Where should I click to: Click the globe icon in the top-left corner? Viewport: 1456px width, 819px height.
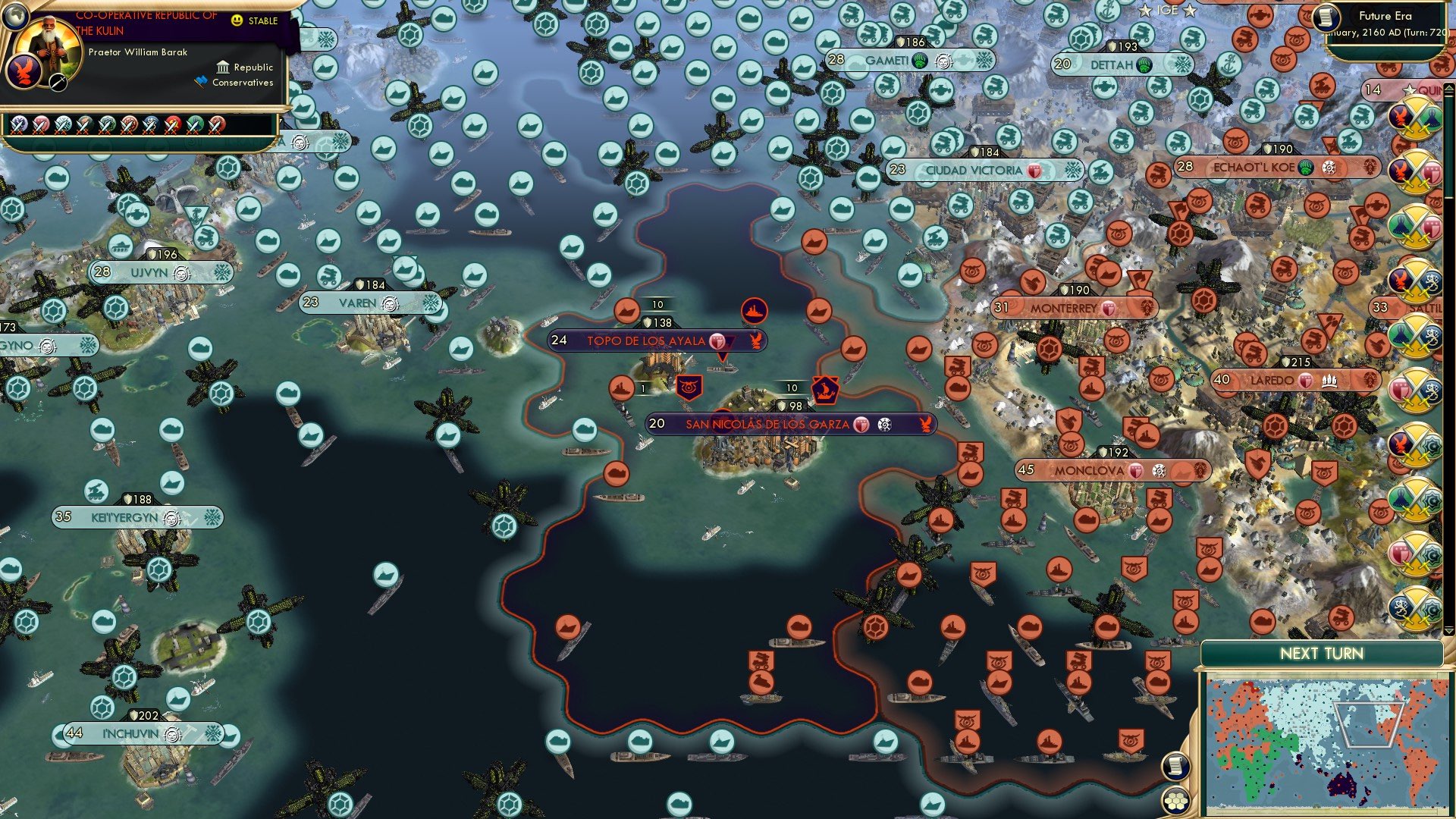[16, 16]
